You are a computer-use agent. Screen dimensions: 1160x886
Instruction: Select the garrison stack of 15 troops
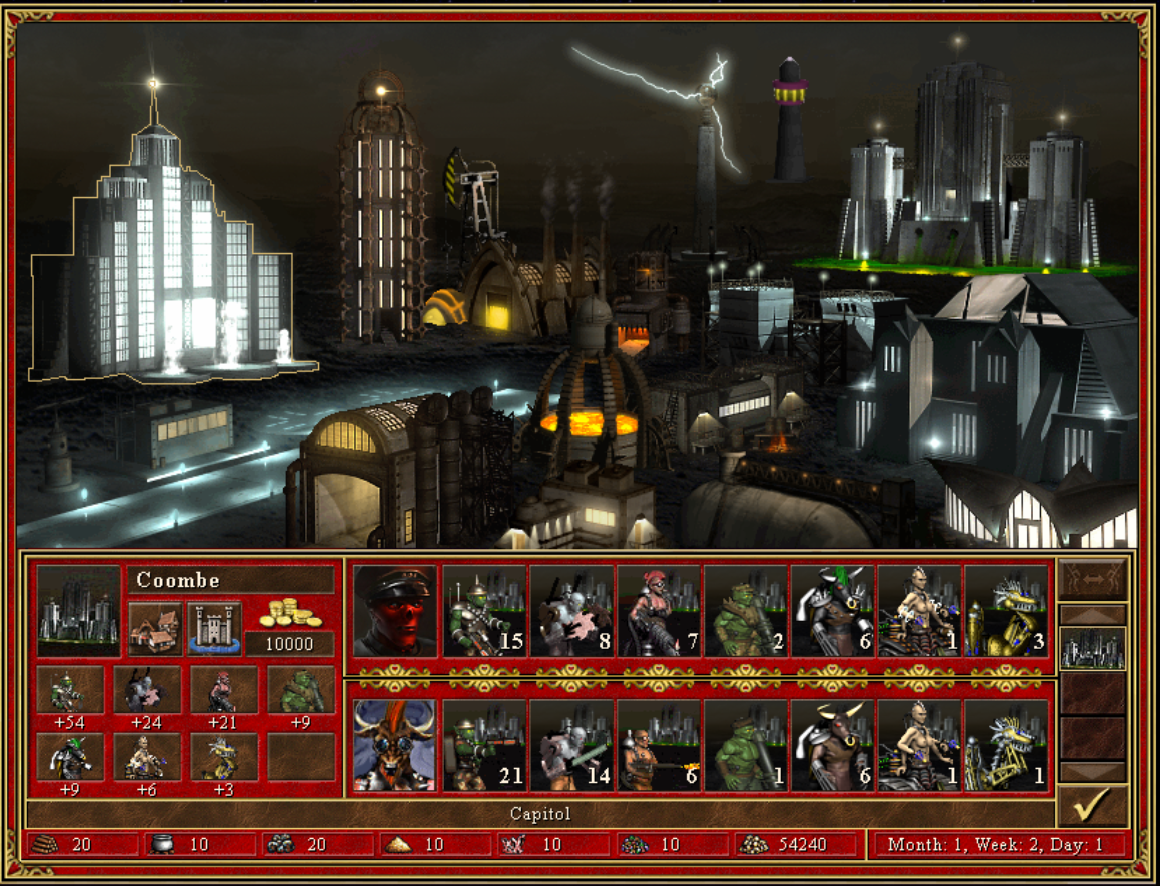484,611
